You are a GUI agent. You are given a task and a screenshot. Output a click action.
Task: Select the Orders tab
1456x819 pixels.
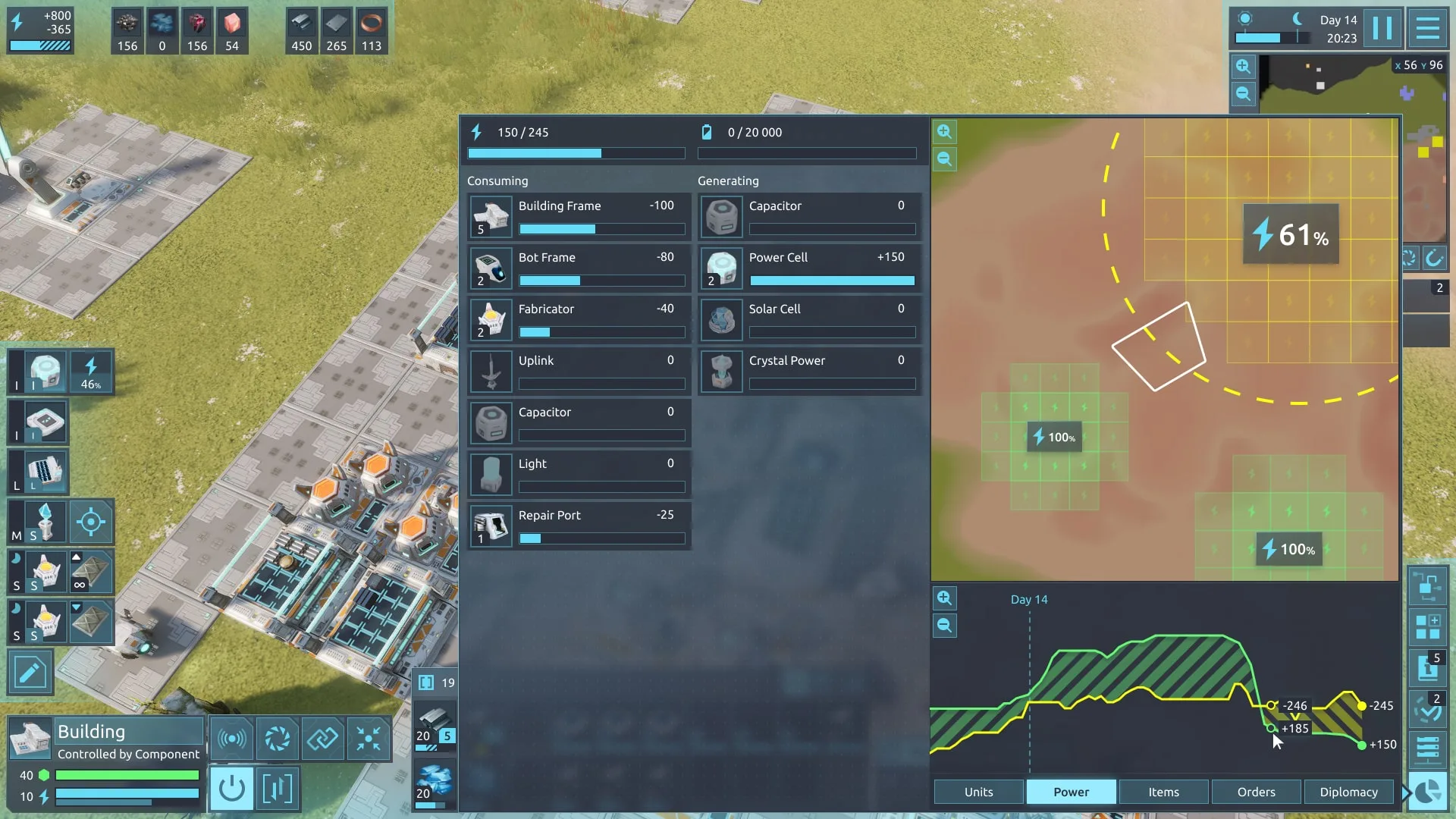pyautogui.click(x=1256, y=792)
